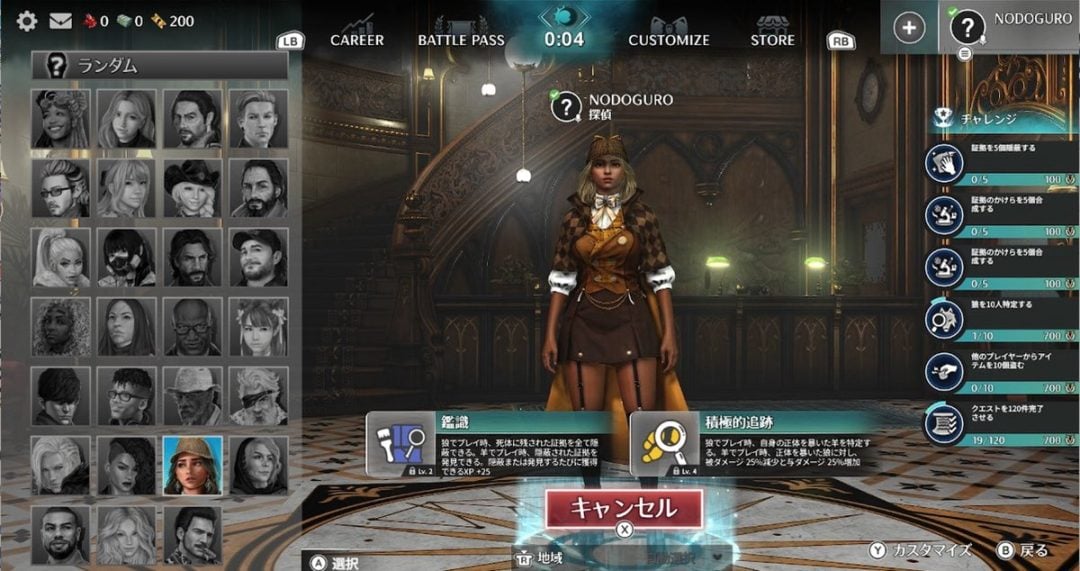Choose the character wearing a black face mask

click(126, 258)
